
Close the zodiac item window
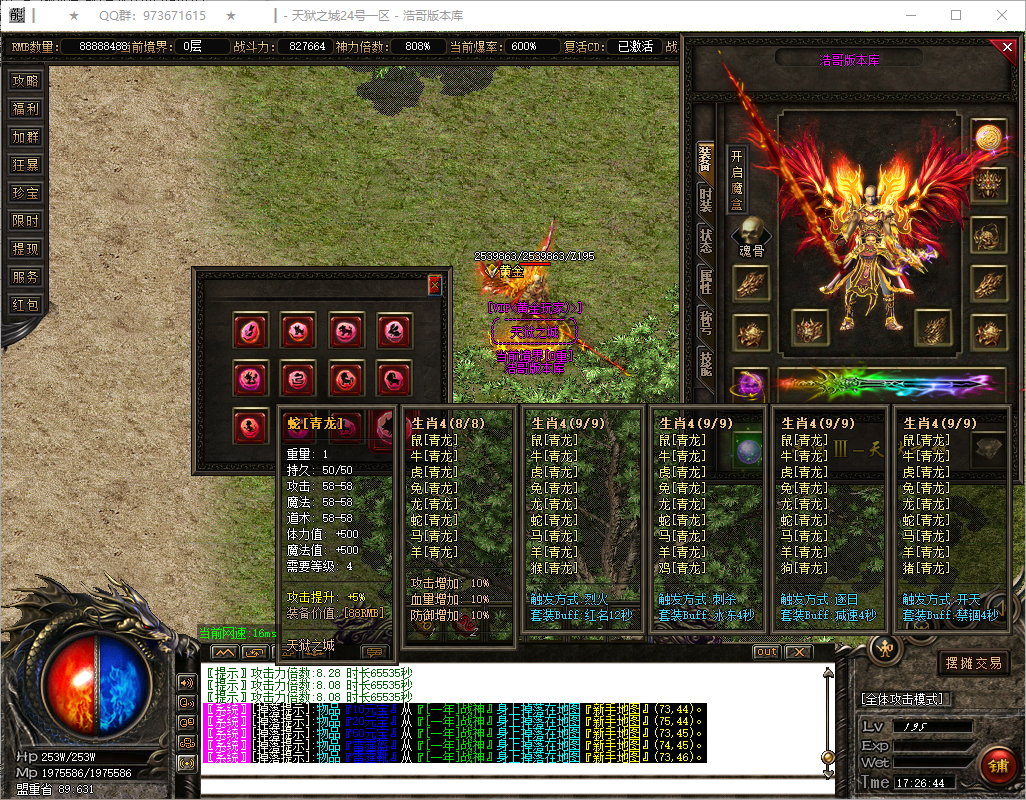434,285
